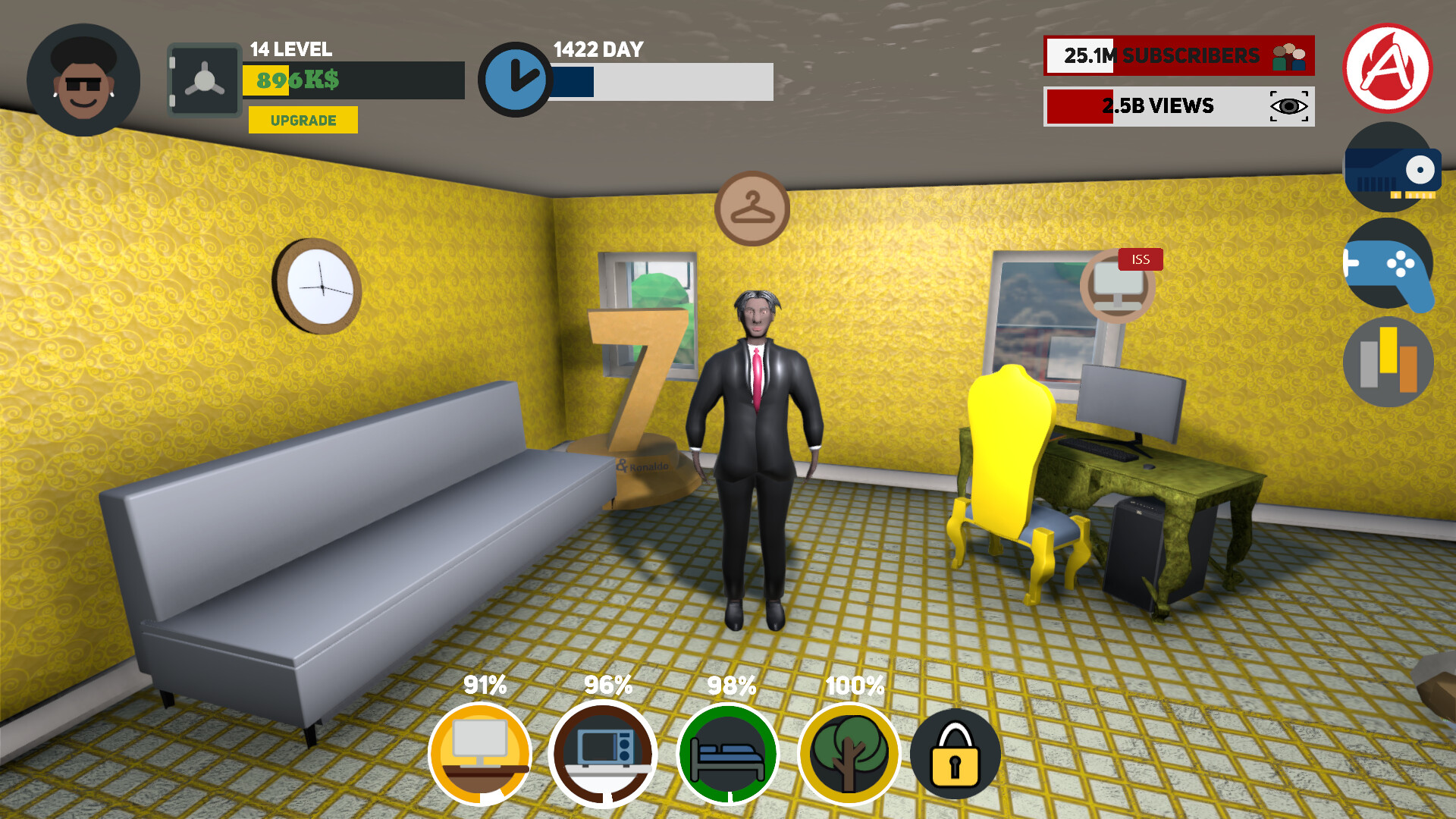The image size is (1456, 819).
Task: Click the eye icon next to 2.5B VIEWS
Action: [1288, 106]
